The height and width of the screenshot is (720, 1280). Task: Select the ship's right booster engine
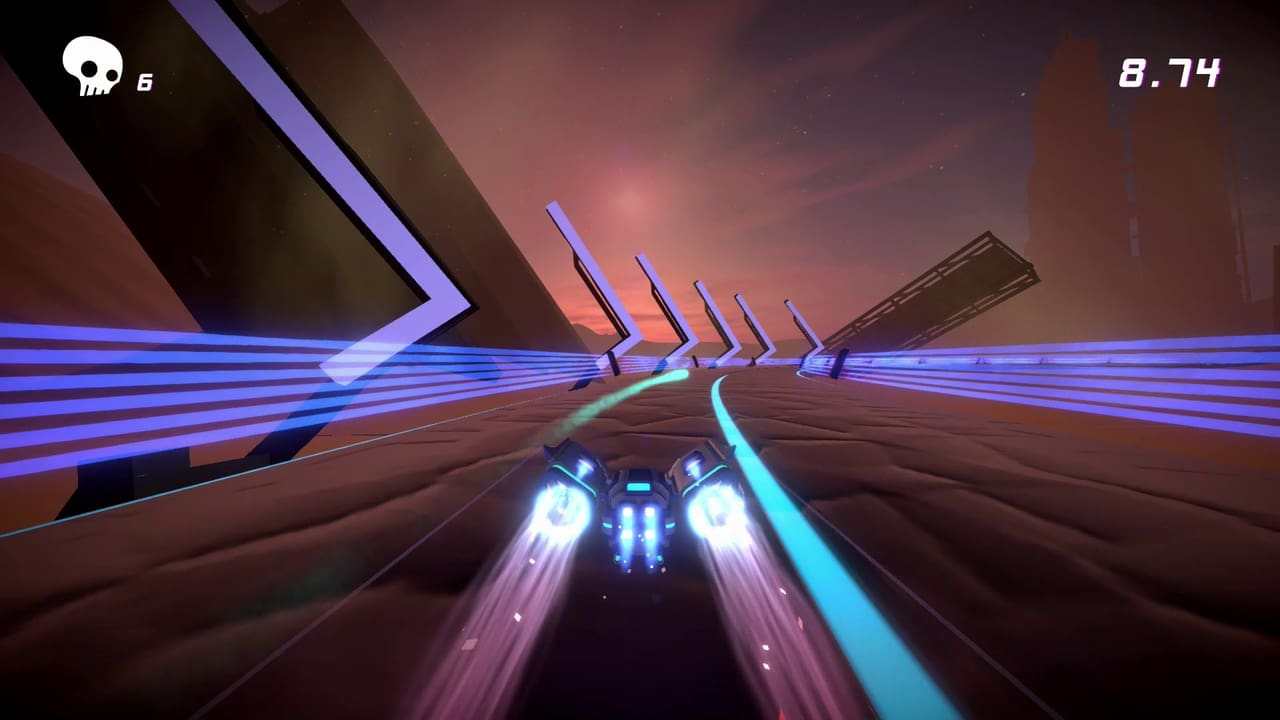click(x=712, y=510)
